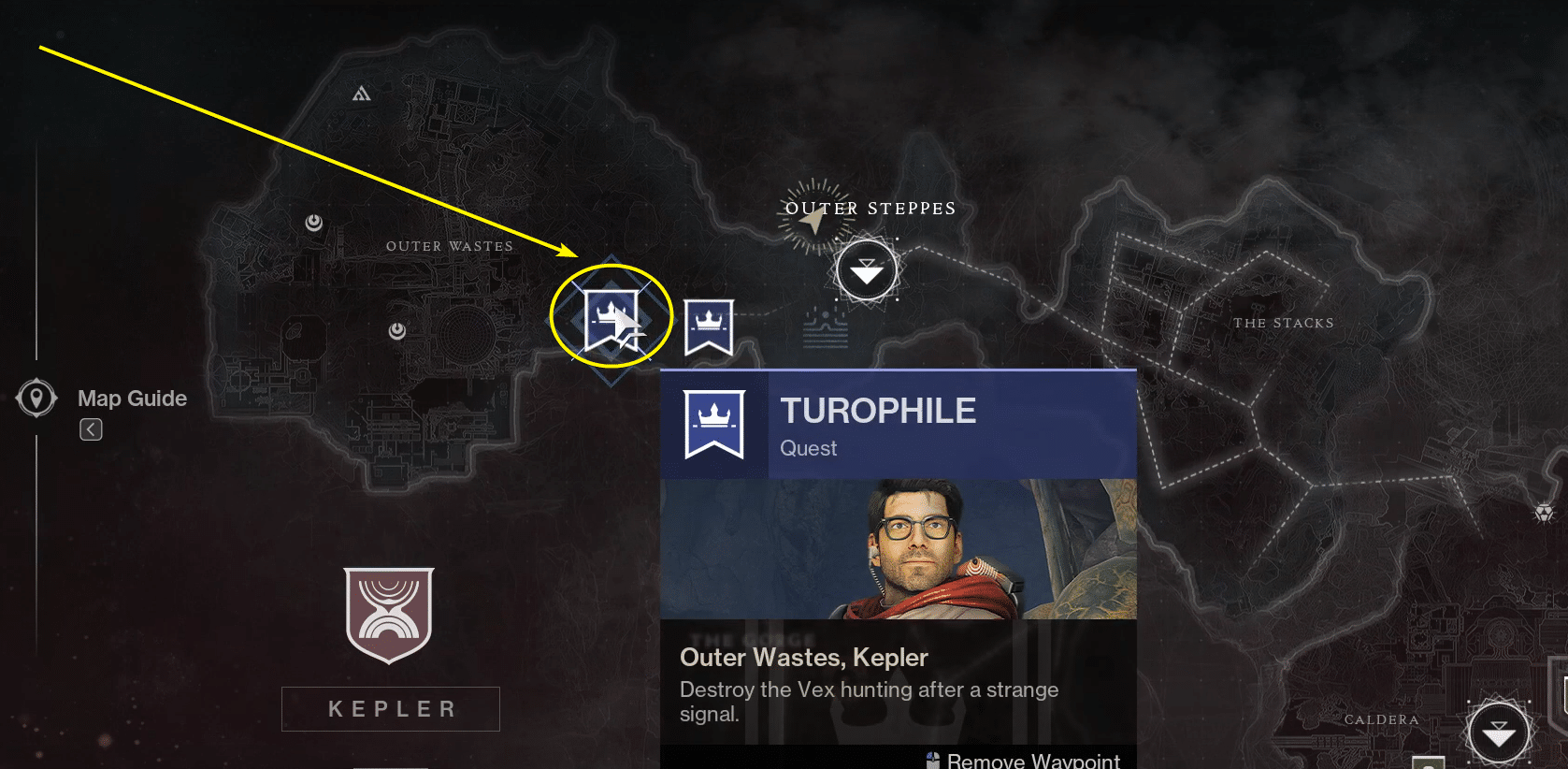The width and height of the screenshot is (1568, 769).
Task: Click the lower Ghost symbol near Outer Wastes
Action: tap(396, 329)
